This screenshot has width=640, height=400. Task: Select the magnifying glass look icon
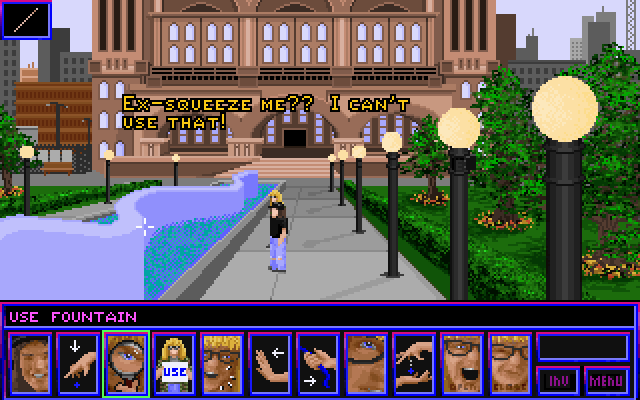tap(126, 363)
